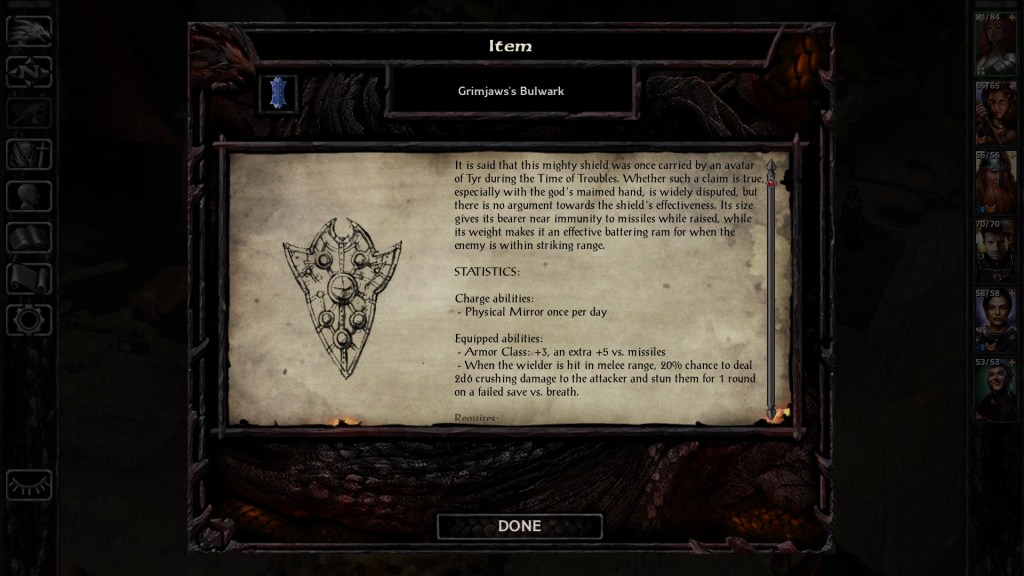Click the dragon head icon in left sidebar
Screen dimensions: 1024x576
[x=29, y=30]
